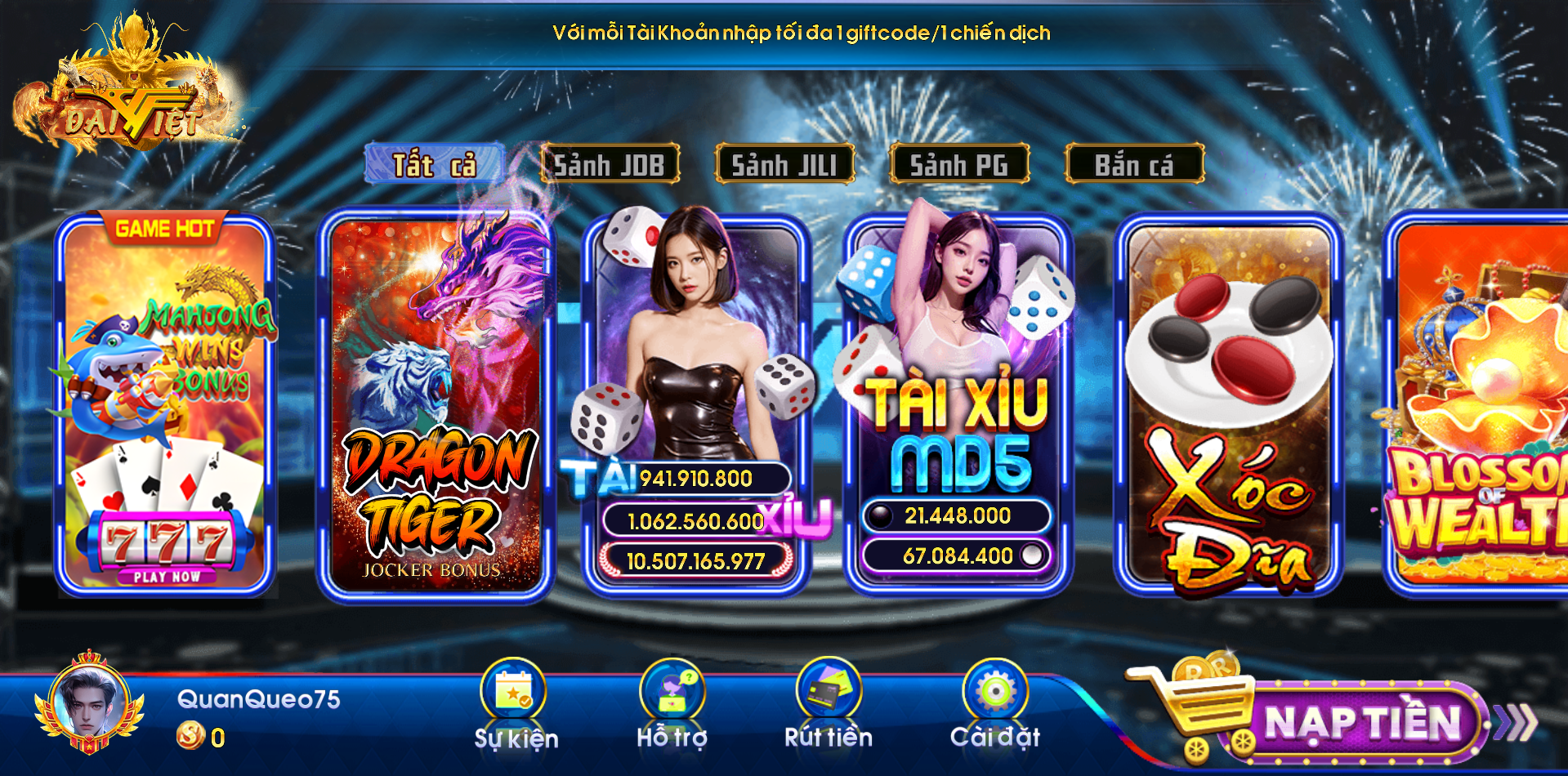This screenshot has height=776, width=1568.
Task: Switch to the Bắn cá tab
Action: pyautogui.click(x=1134, y=164)
